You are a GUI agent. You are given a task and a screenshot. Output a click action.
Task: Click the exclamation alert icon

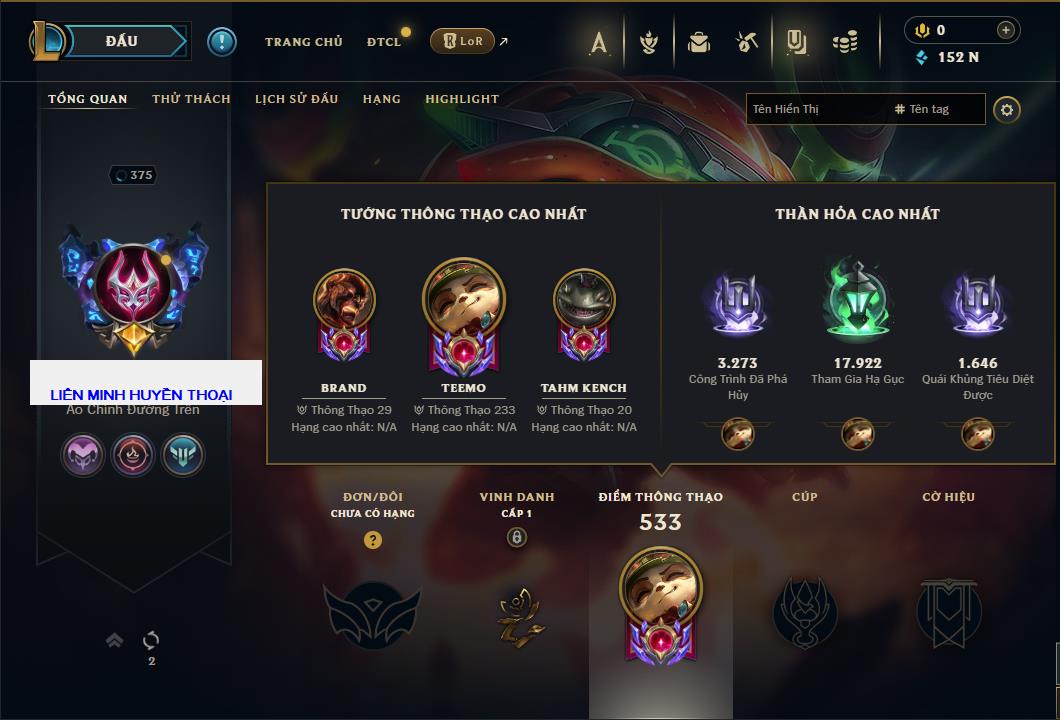(x=222, y=42)
